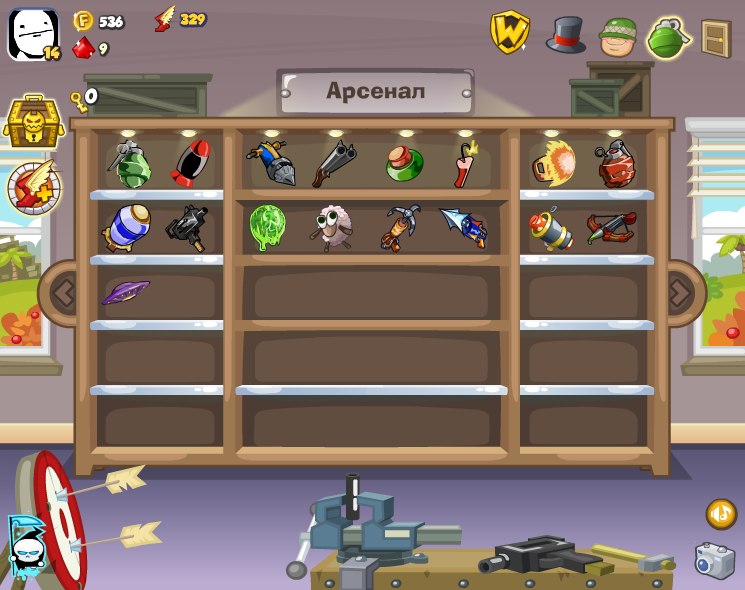Screen dimensions: 745x590
Task: Switch to the soldier helmet tab
Action: [x=618, y=37]
